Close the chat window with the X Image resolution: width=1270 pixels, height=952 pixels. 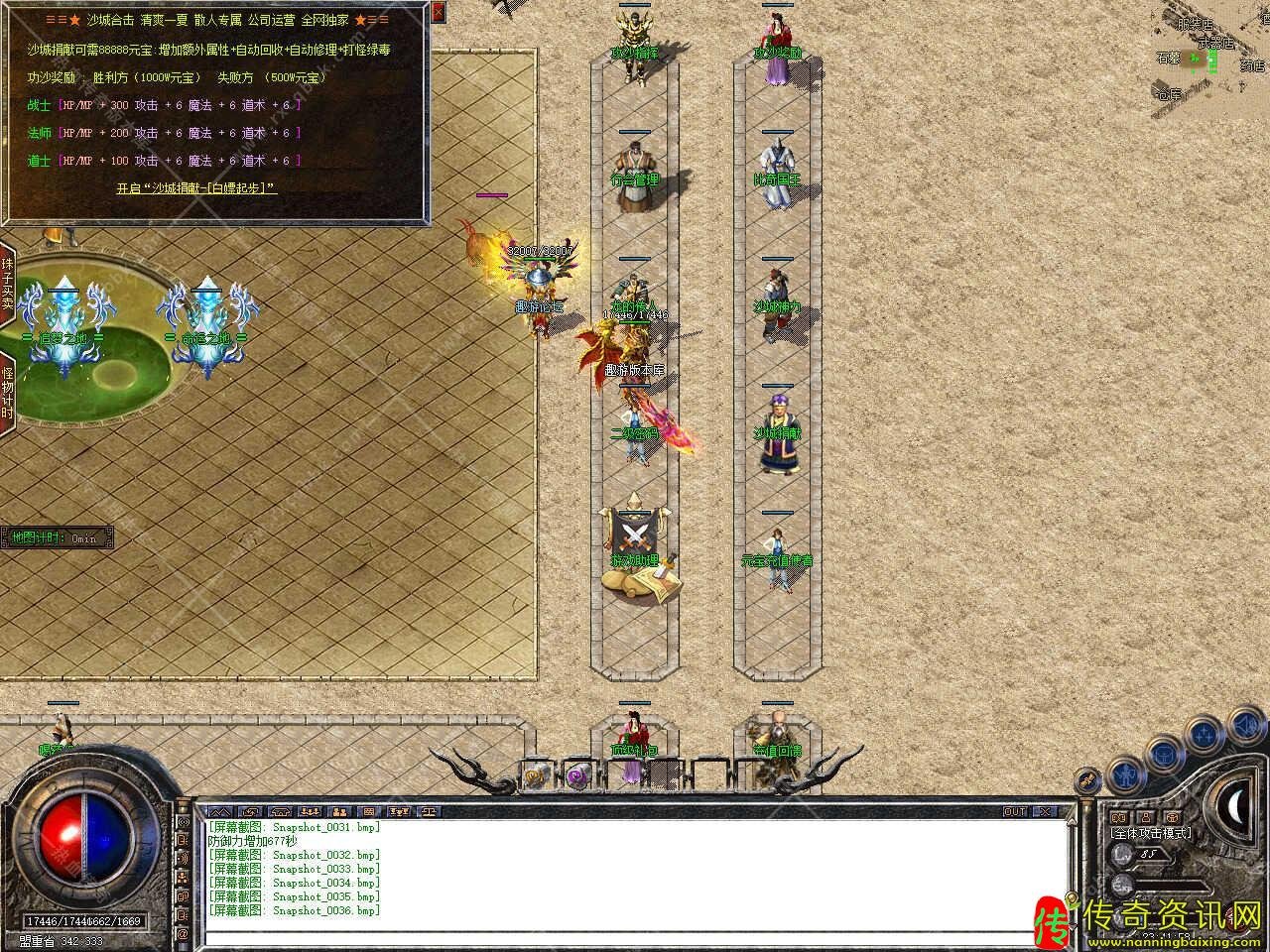coord(1045,811)
